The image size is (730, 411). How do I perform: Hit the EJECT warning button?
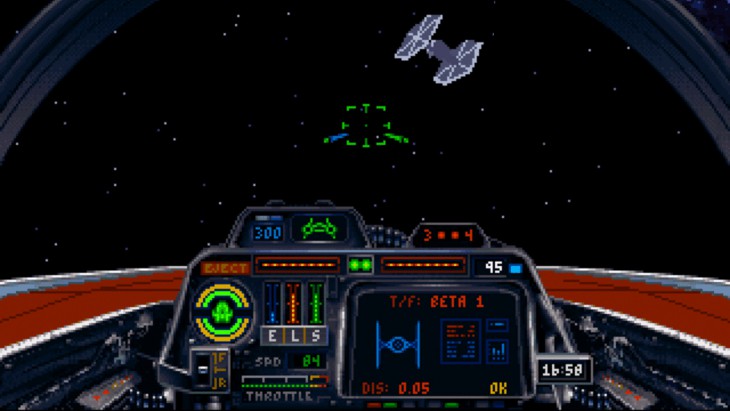tap(223, 268)
